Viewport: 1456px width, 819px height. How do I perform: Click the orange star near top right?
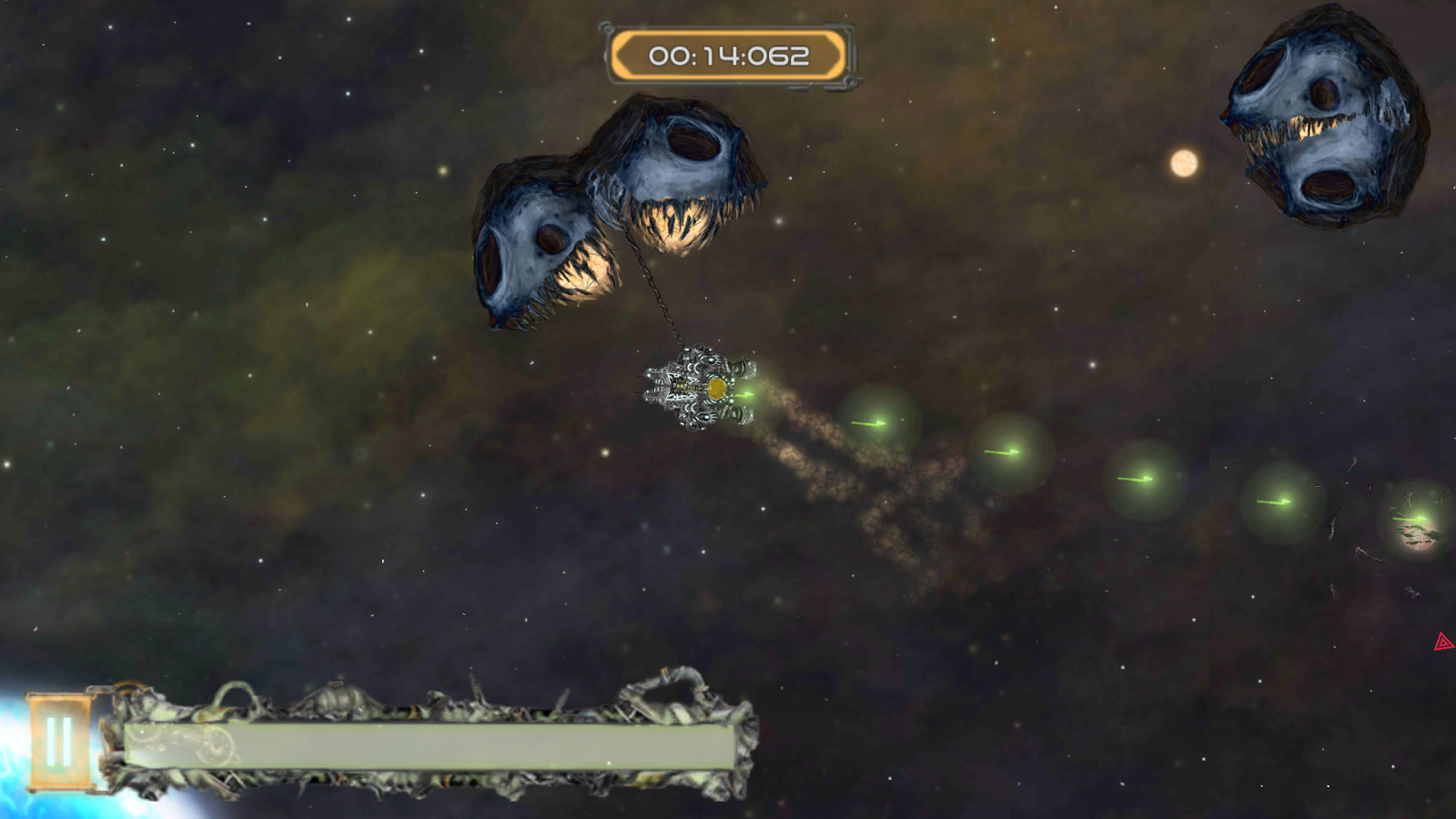(x=1182, y=164)
